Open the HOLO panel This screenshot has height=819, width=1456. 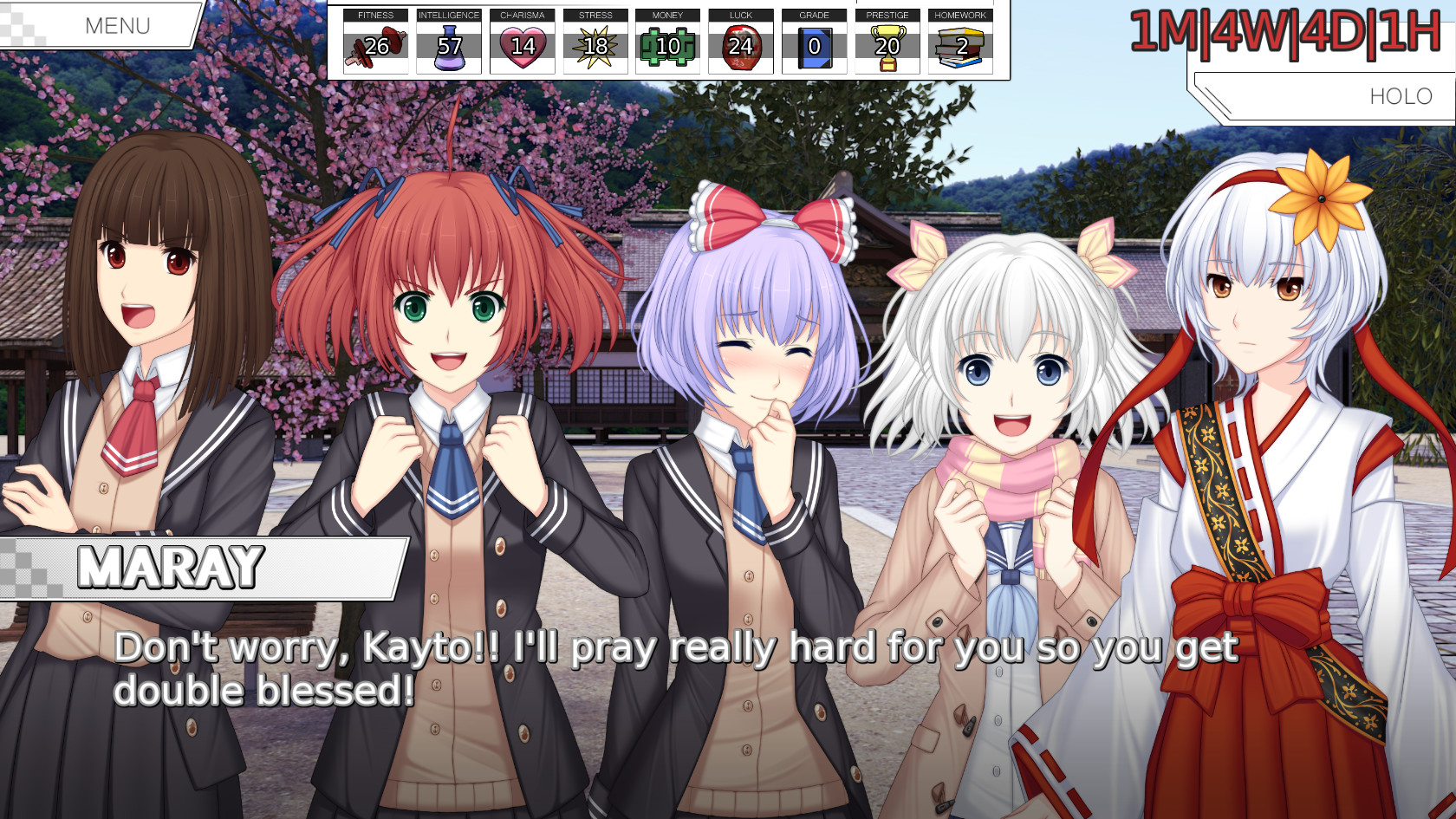click(x=1401, y=96)
